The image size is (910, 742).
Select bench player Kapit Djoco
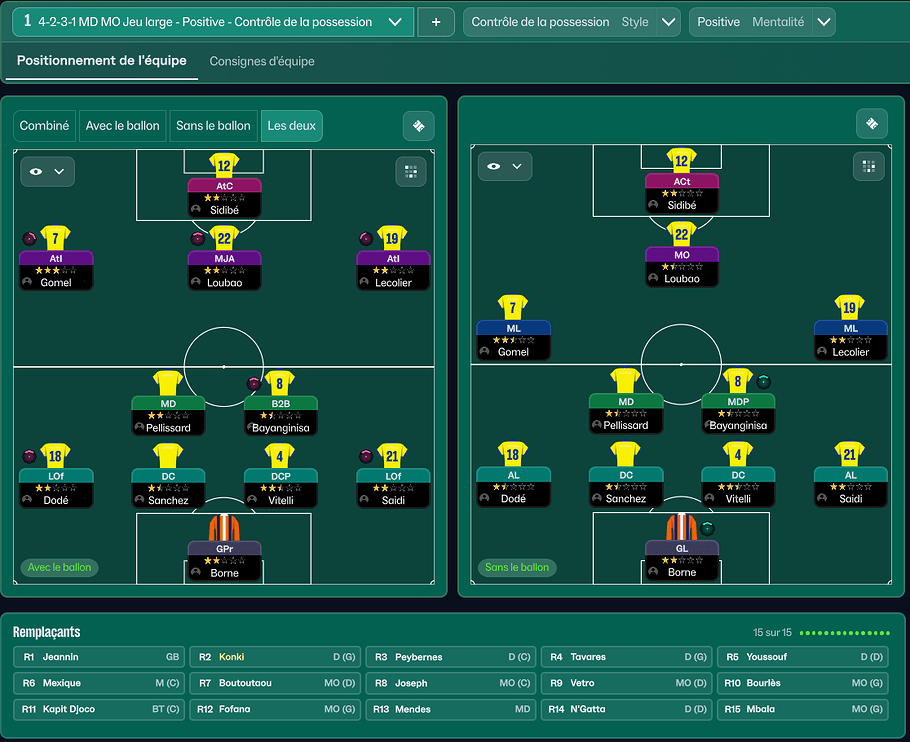98,709
